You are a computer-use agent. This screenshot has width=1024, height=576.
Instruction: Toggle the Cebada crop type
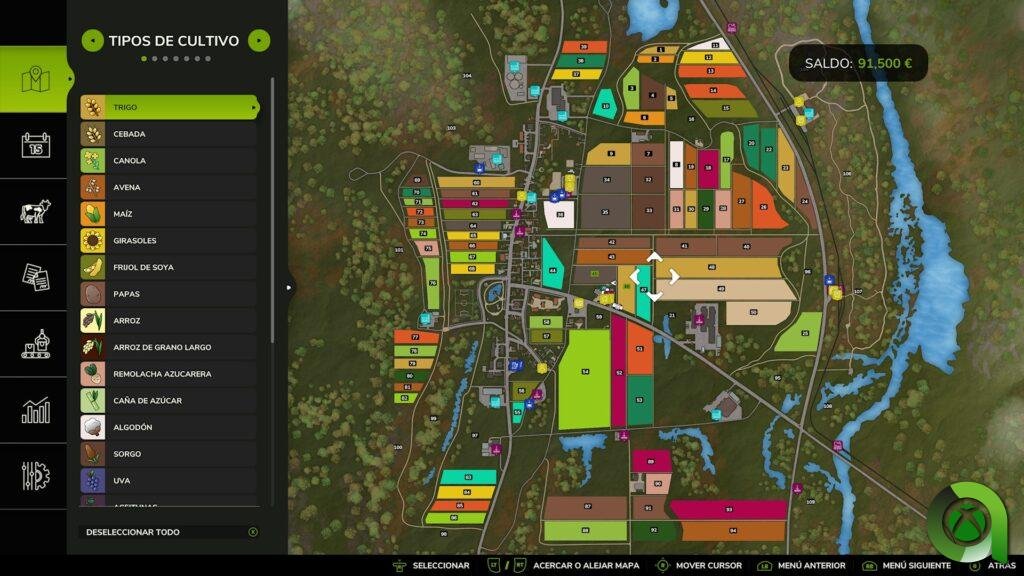coord(168,134)
